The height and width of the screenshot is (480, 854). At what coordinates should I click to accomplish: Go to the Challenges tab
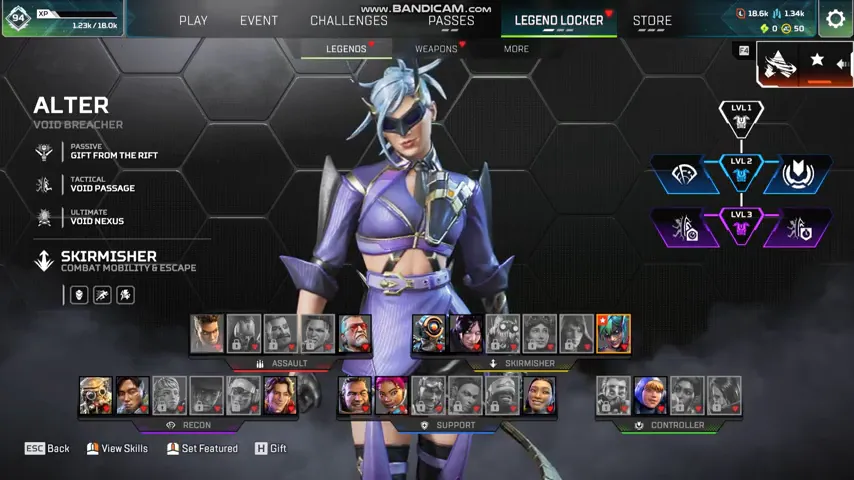coord(349,20)
